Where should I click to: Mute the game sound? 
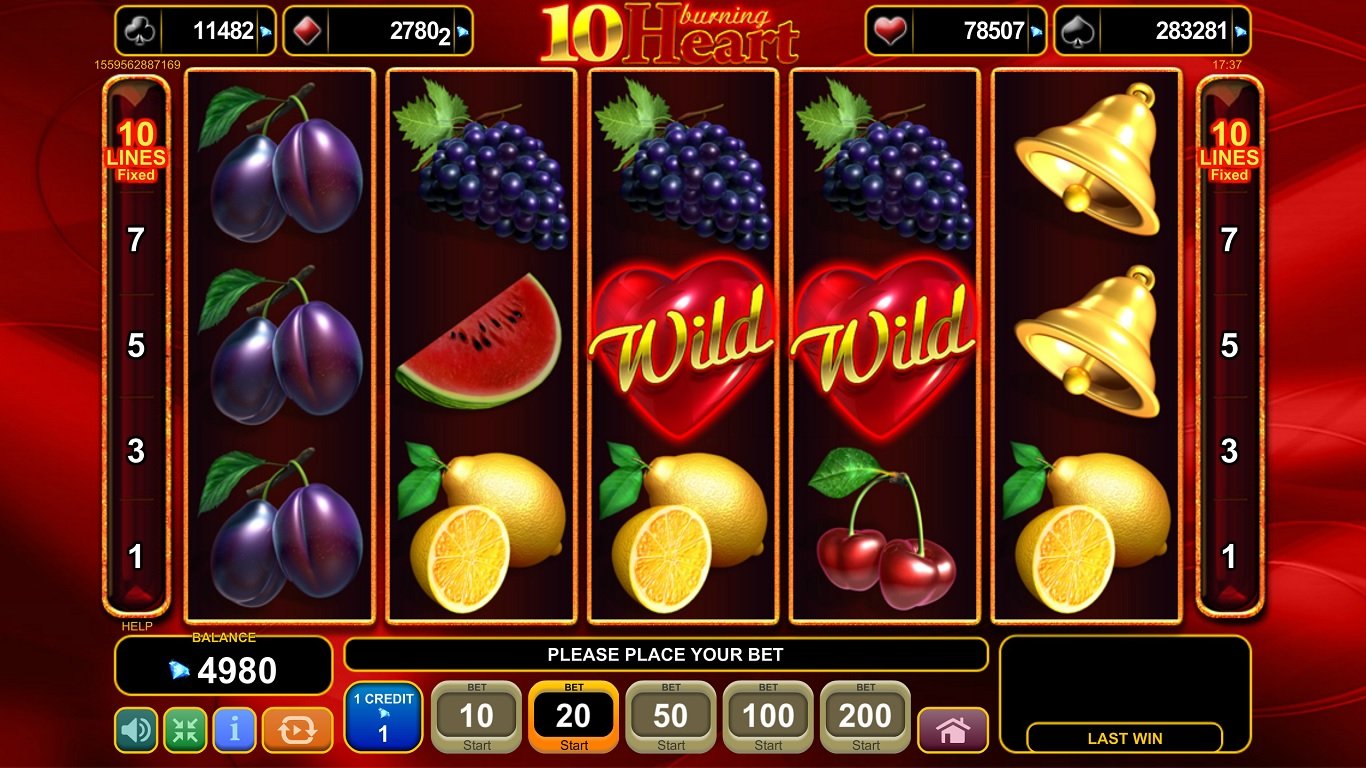[x=135, y=731]
